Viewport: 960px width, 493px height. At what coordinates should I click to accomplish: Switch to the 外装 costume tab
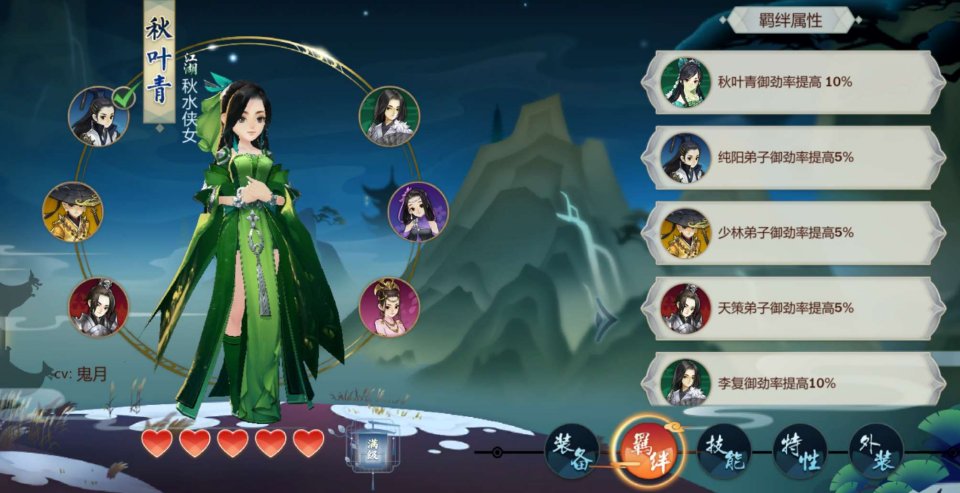click(x=876, y=451)
